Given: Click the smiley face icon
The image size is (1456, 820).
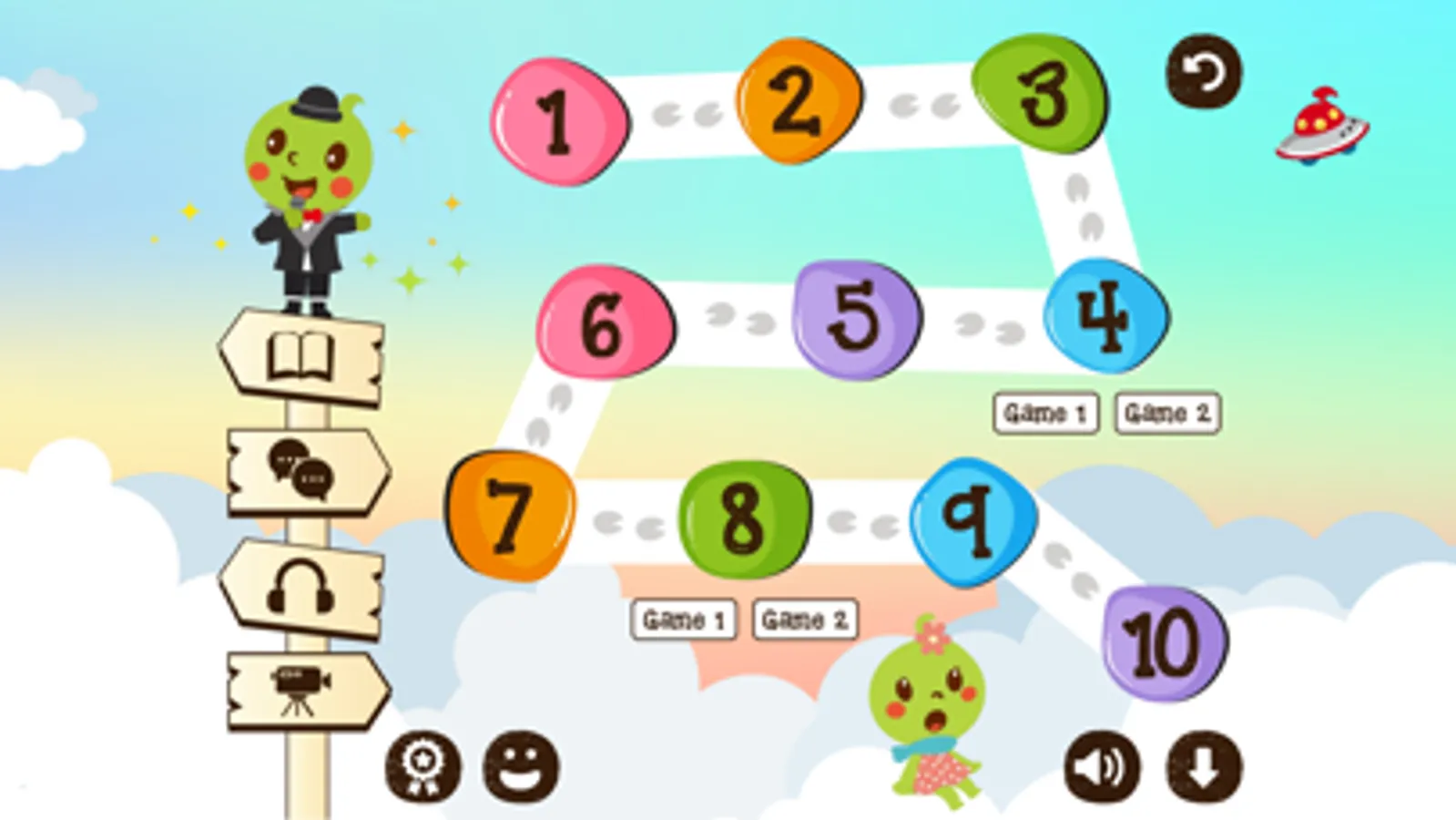Looking at the screenshot, I should (521, 765).
